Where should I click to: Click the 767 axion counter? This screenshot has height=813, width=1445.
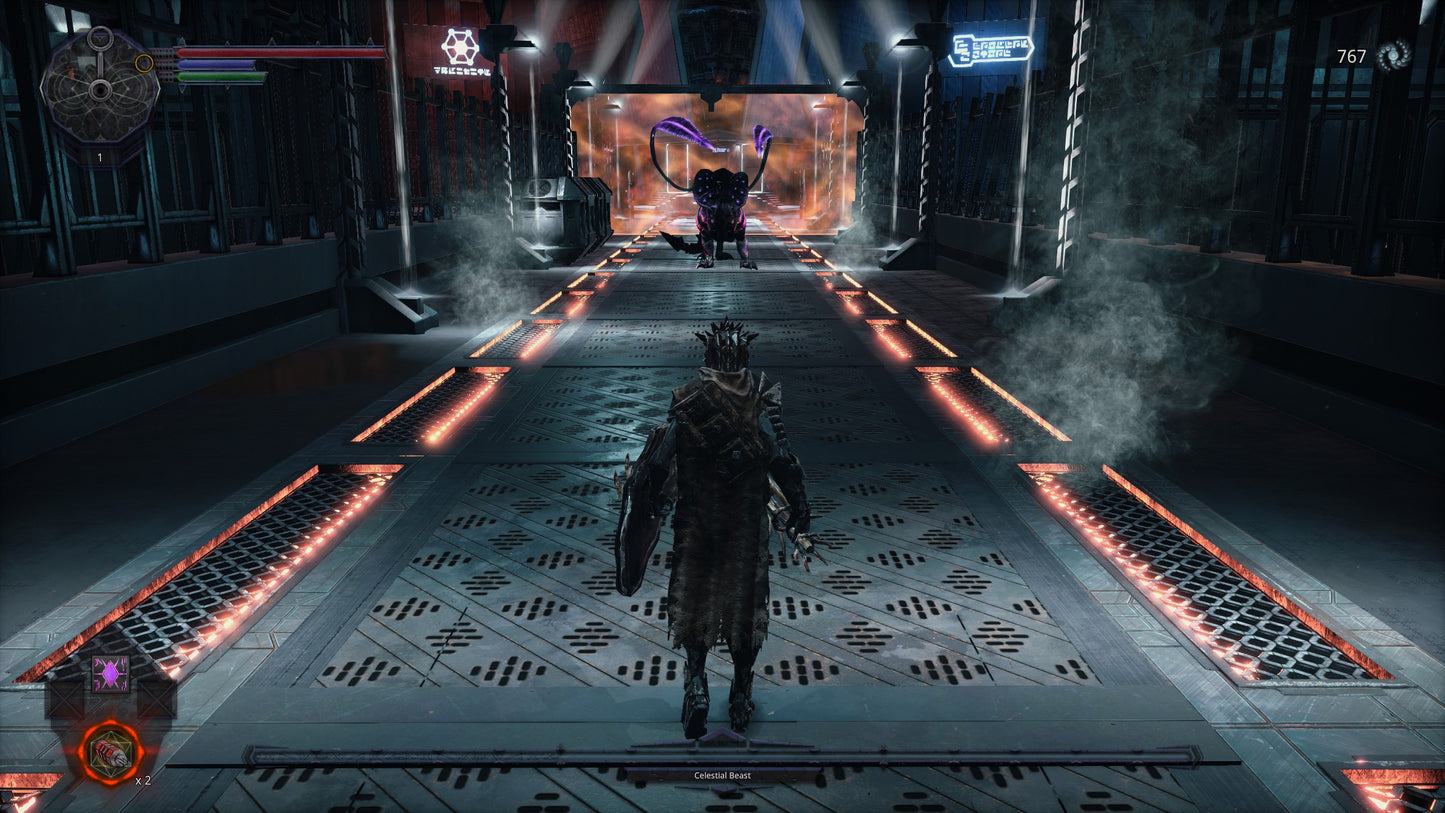pos(1351,57)
